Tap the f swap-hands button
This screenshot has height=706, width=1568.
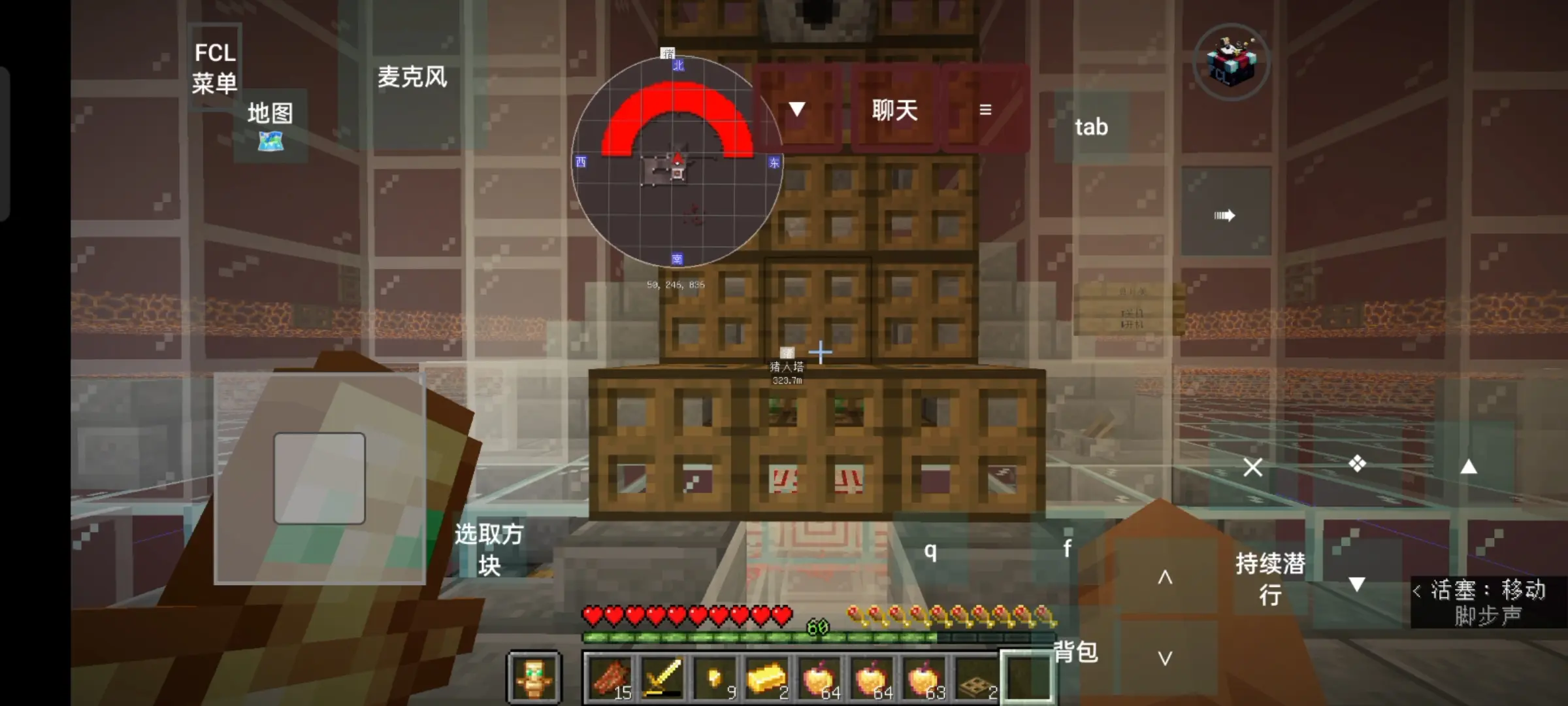point(1067,548)
